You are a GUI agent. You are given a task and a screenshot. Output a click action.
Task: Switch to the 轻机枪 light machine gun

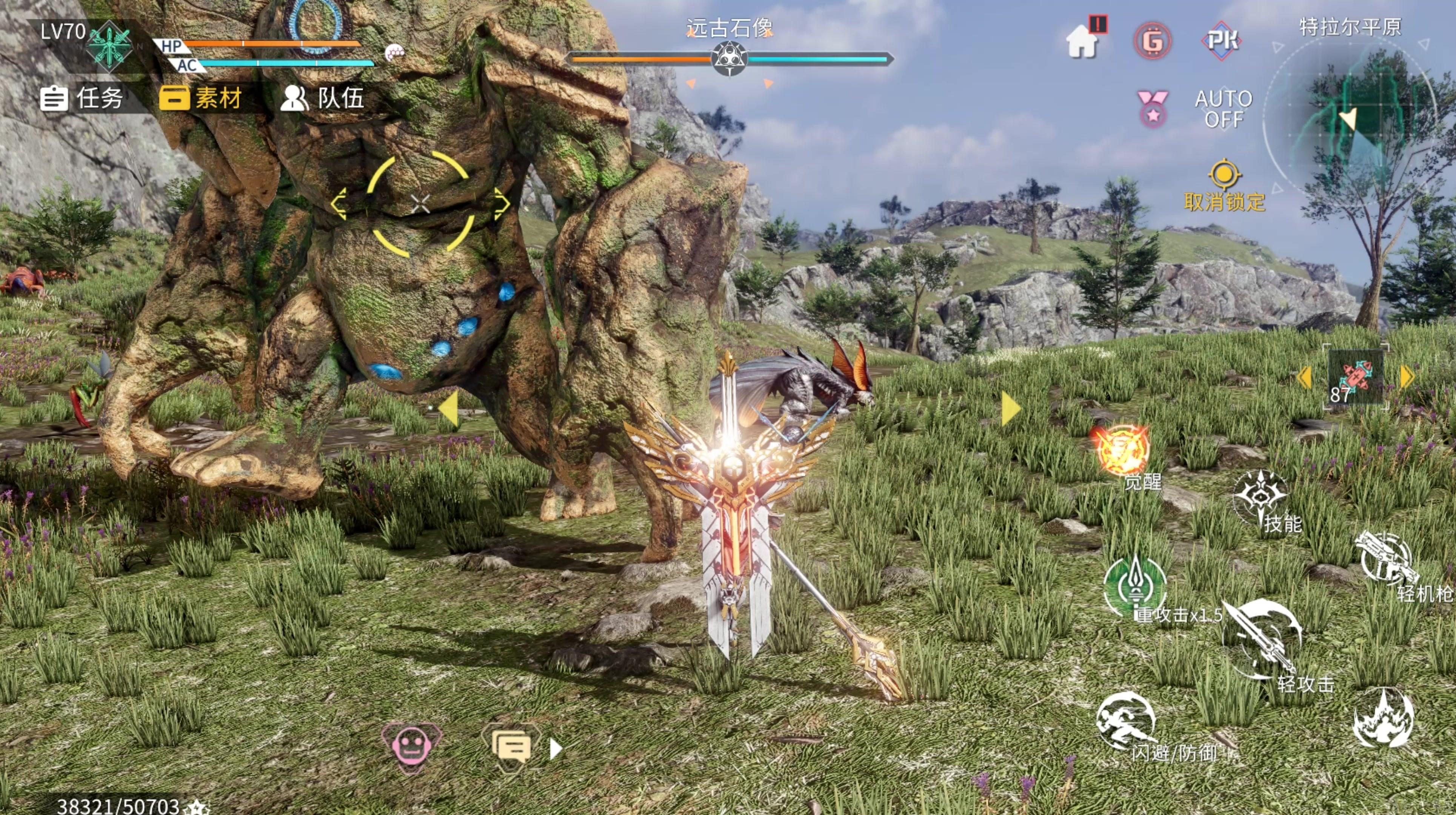(1386, 558)
